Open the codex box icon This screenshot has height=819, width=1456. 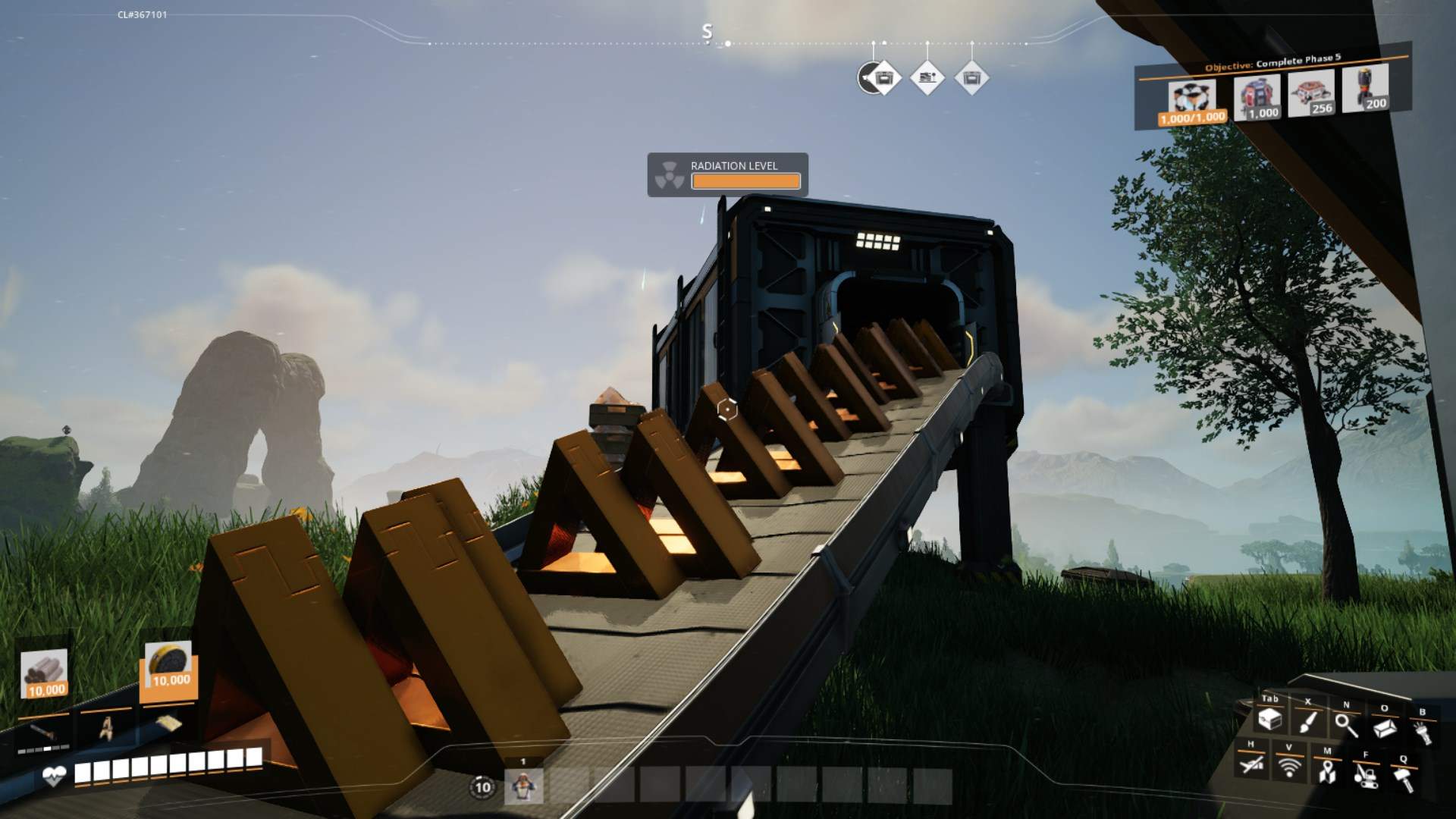(x=1385, y=728)
